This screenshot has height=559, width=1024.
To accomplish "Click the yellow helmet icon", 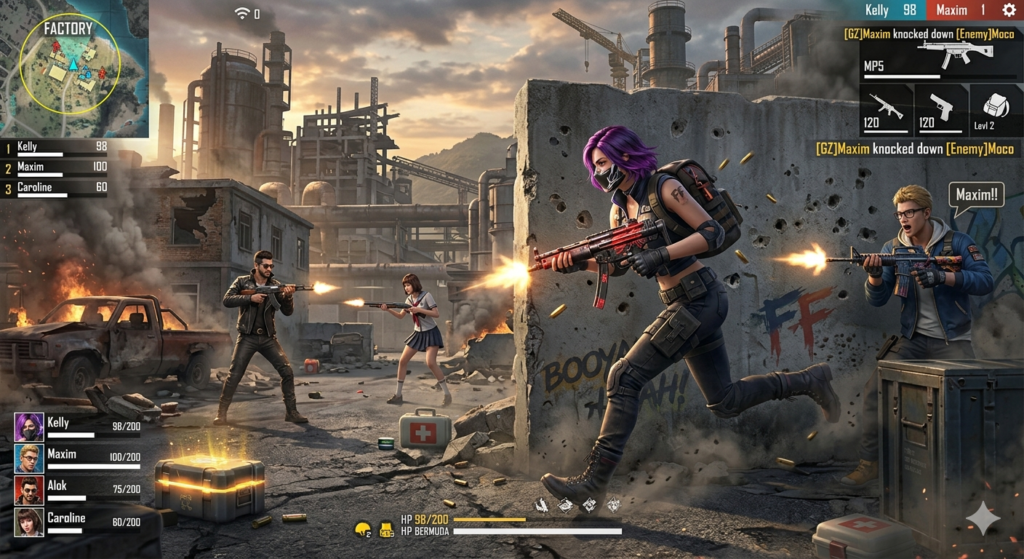I will 362,528.
